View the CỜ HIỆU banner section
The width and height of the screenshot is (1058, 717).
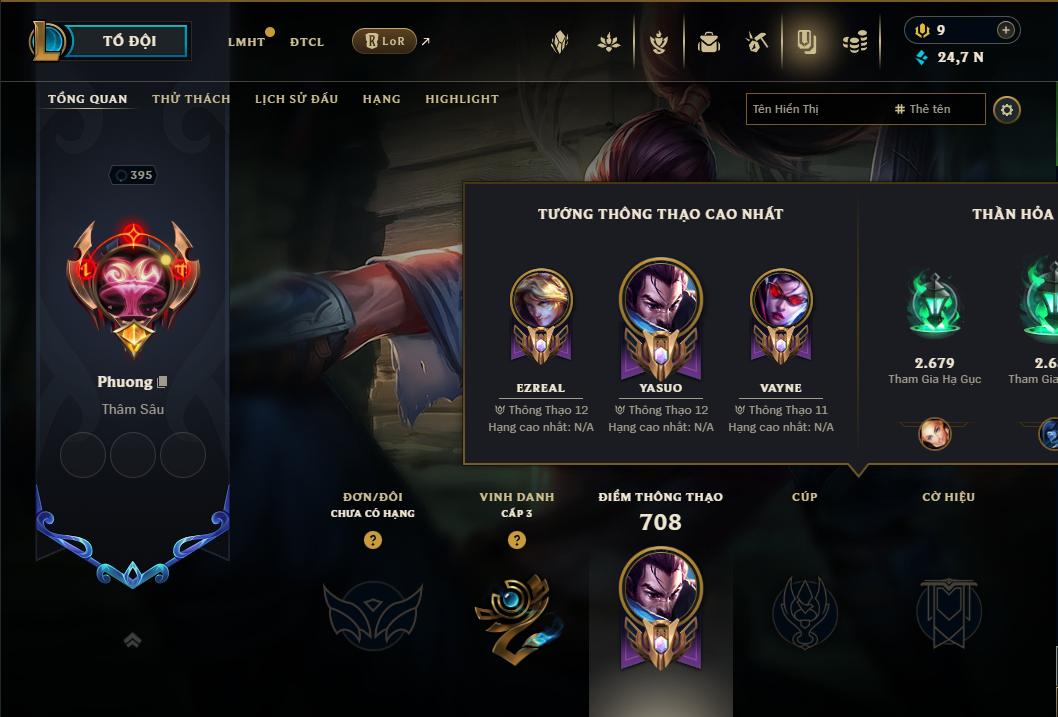[x=948, y=610]
